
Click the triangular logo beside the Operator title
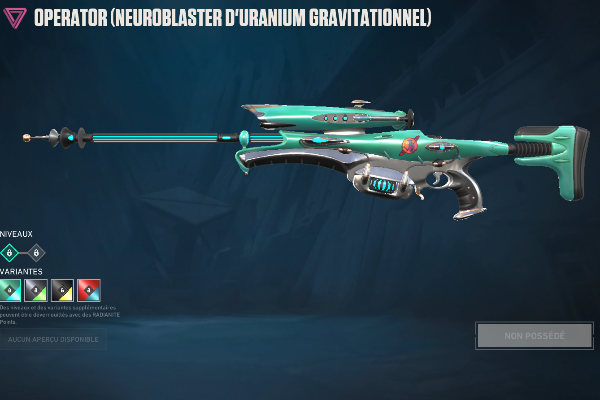(15, 19)
